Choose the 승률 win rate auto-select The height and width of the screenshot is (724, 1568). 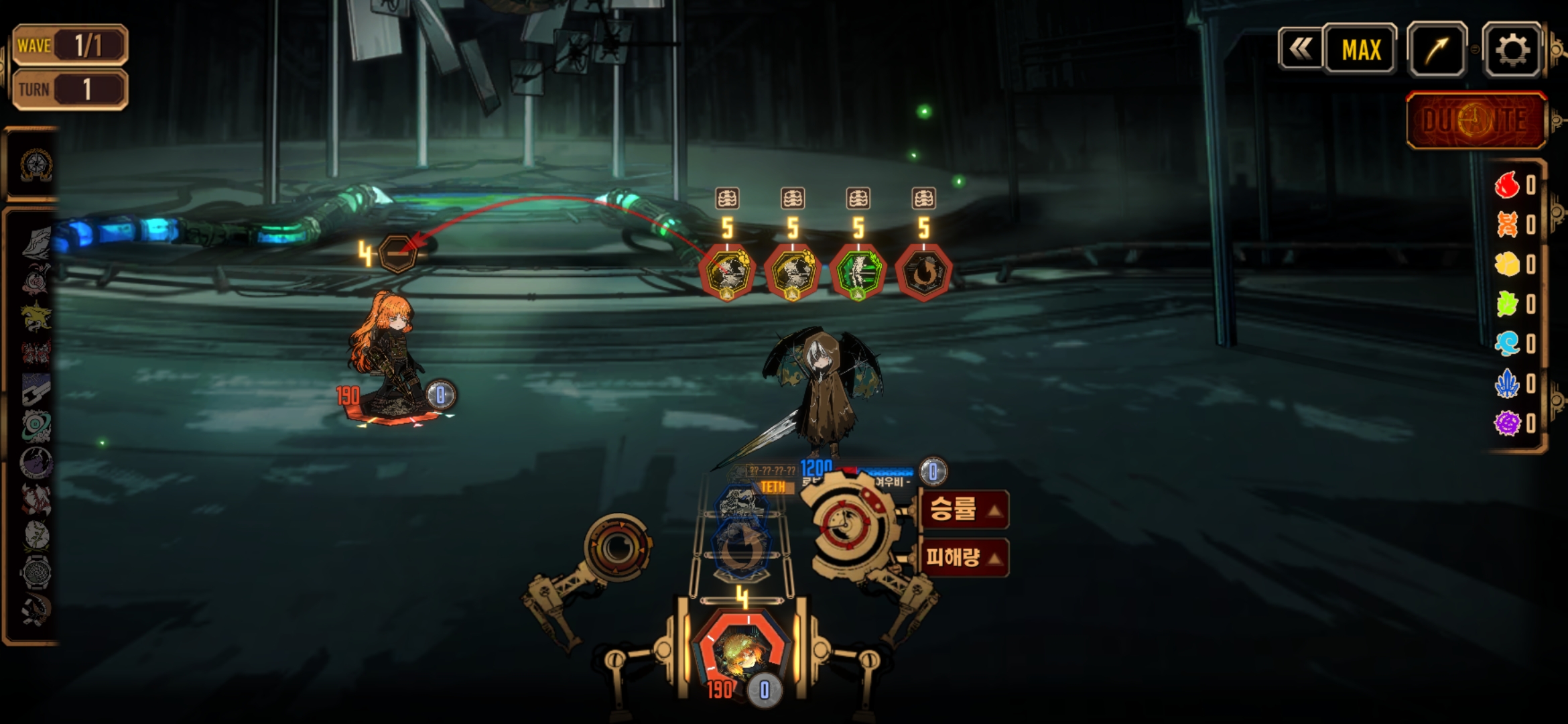(x=964, y=509)
